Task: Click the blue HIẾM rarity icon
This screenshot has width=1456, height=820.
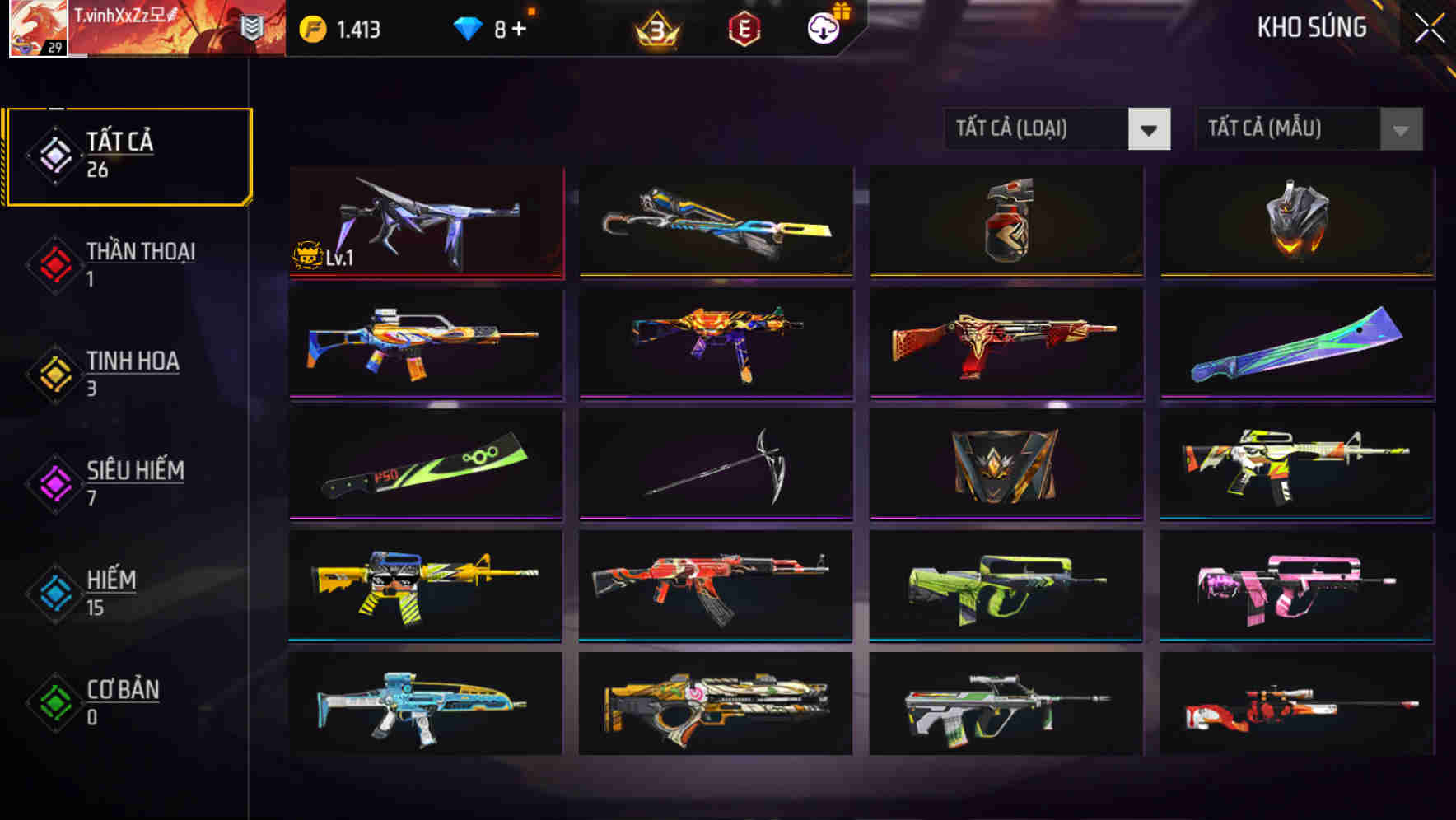Action: 53,592
